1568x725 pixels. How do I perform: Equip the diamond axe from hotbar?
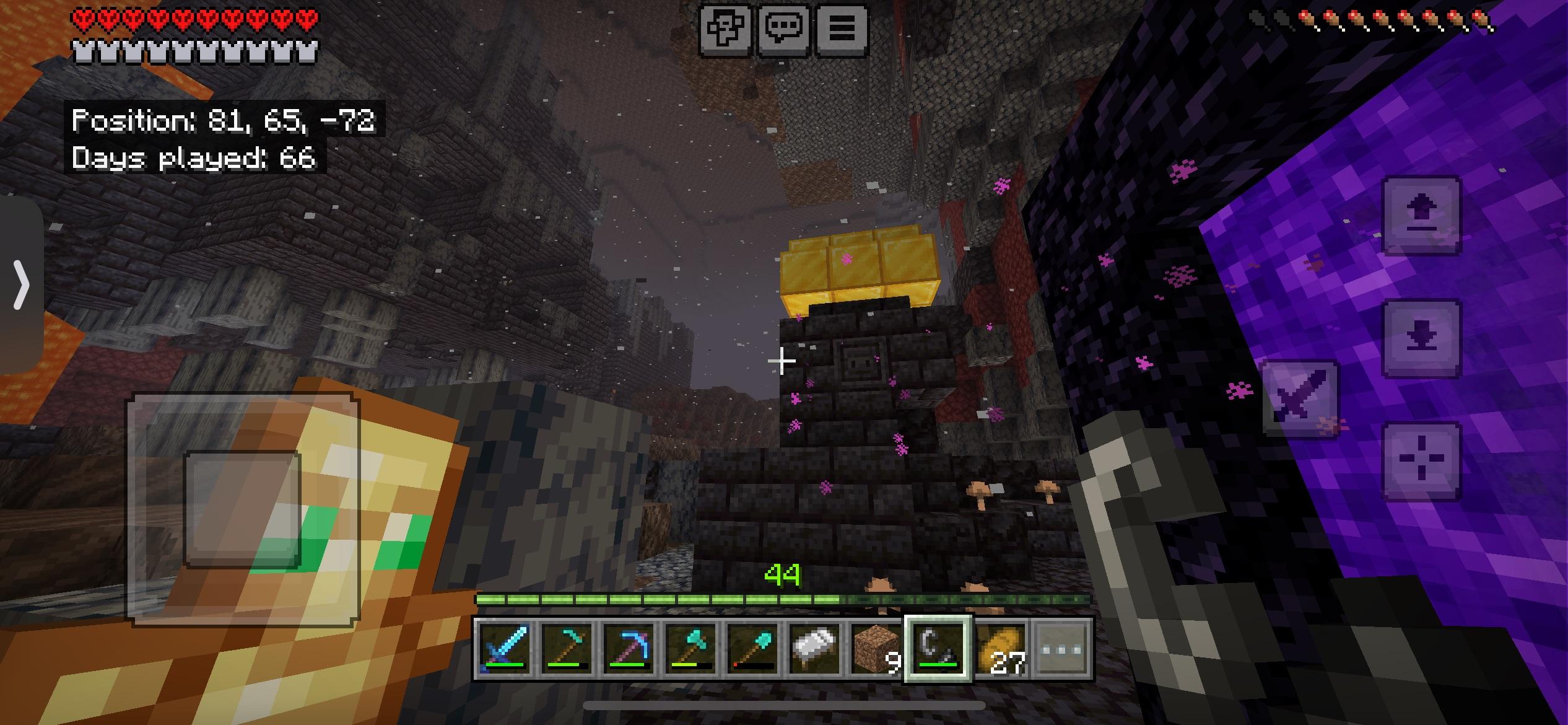[x=690, y=649]
